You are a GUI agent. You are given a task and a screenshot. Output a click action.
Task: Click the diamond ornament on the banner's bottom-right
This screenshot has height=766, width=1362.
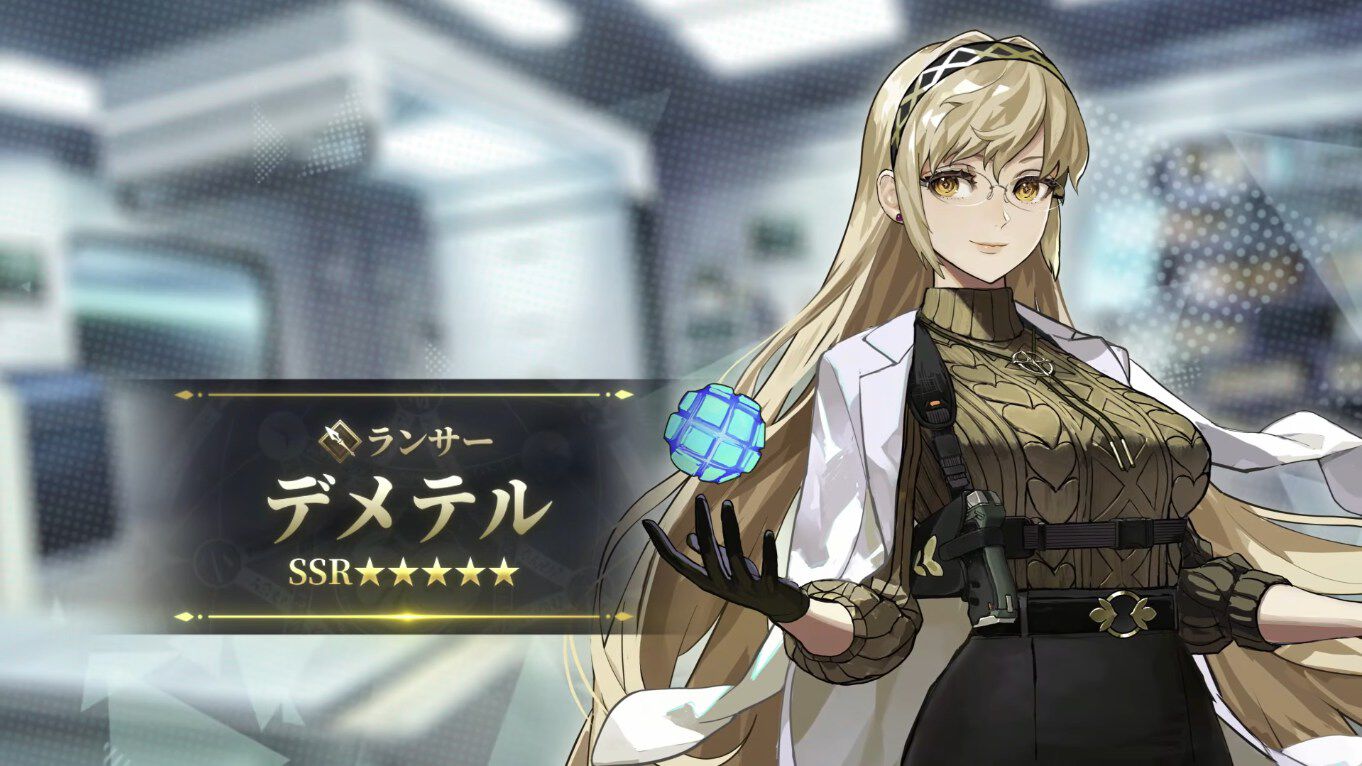624,616
